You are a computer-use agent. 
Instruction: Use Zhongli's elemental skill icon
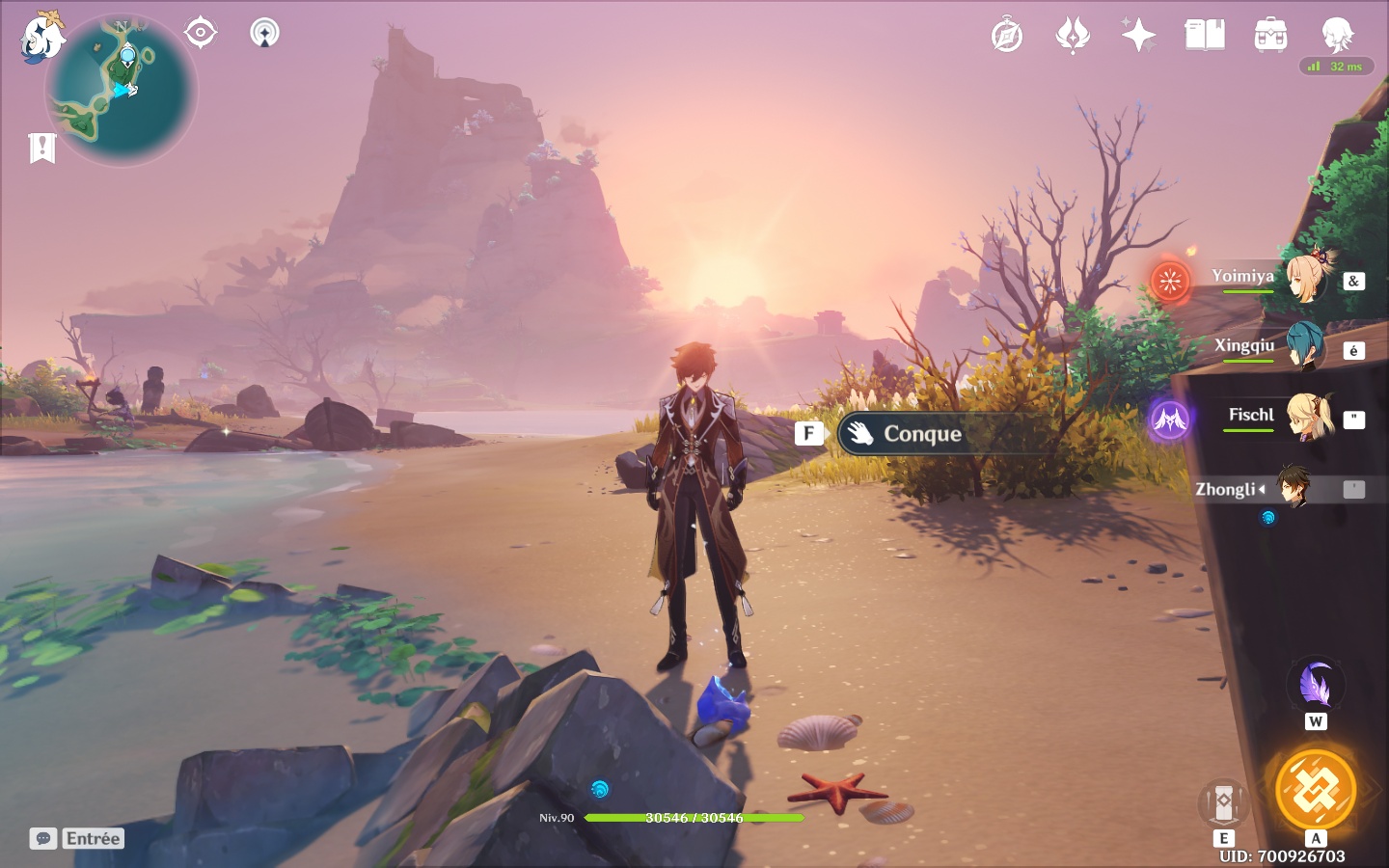coord(1224,801)
